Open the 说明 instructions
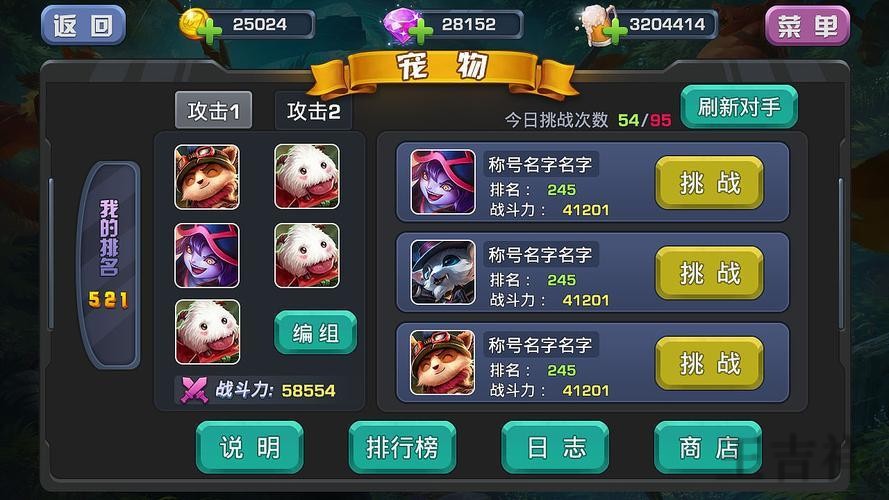This screenshot has height=500, width=889. click(x=249, y=447)
